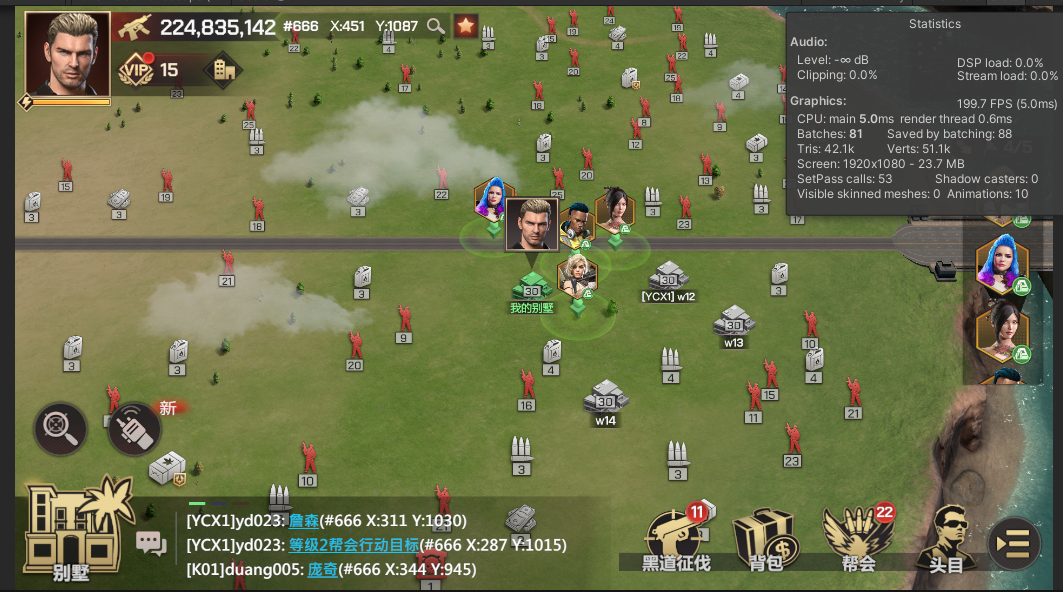
Task: Return to the 别墅 villa
Action: click(x=73, y=530)
